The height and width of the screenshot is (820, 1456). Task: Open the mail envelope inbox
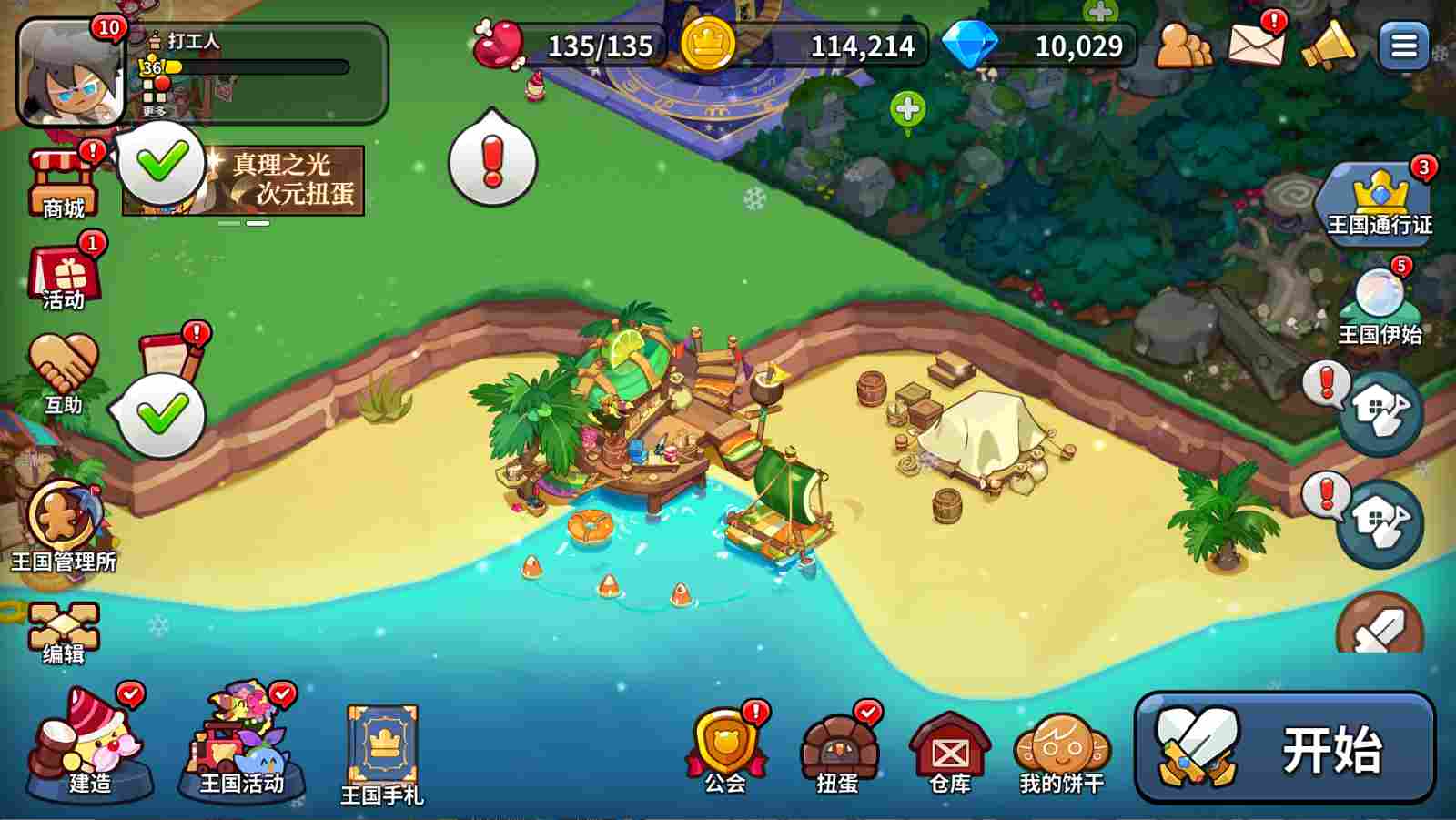pyautogui.click(x=1255, y=44)
